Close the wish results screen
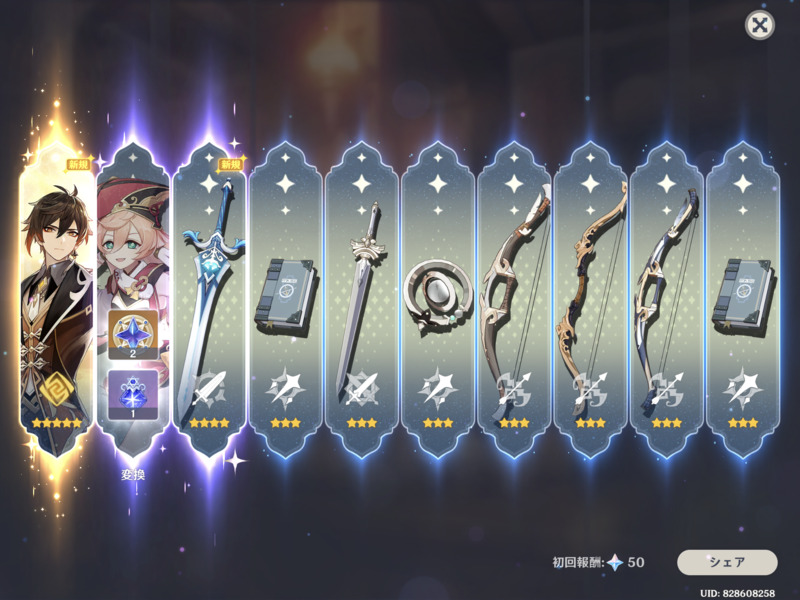The height and width of the screenshot is (600, 800). pyautogui.click(x=760, y=25)
